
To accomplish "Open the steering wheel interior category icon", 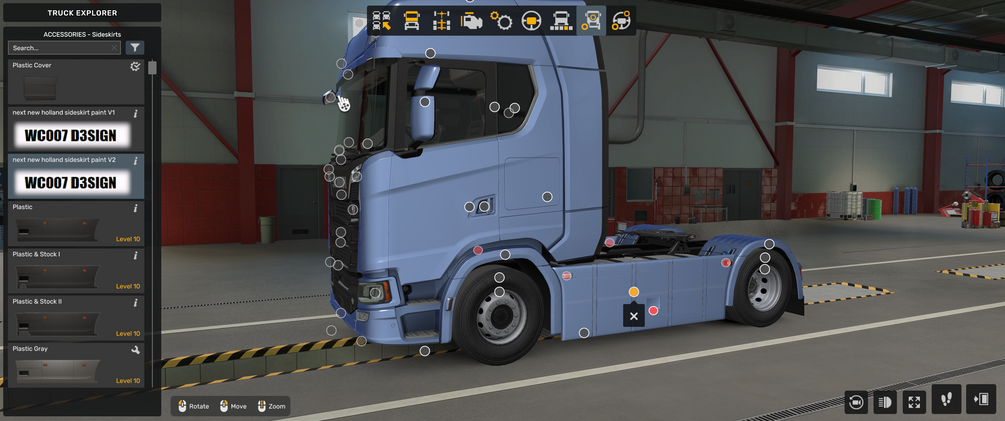I will coord(531,21).
